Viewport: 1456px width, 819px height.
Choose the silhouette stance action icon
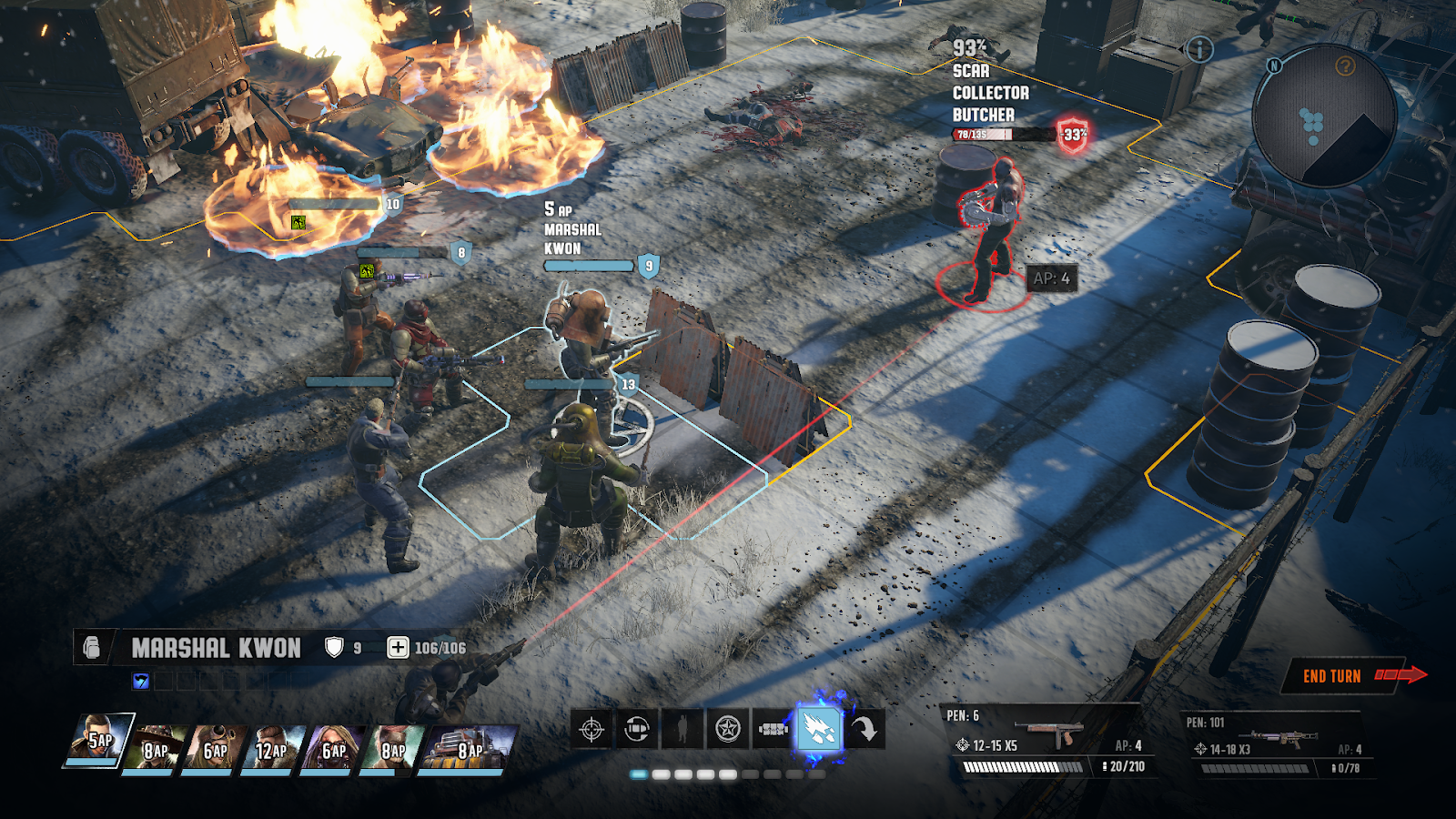[682, 729]
